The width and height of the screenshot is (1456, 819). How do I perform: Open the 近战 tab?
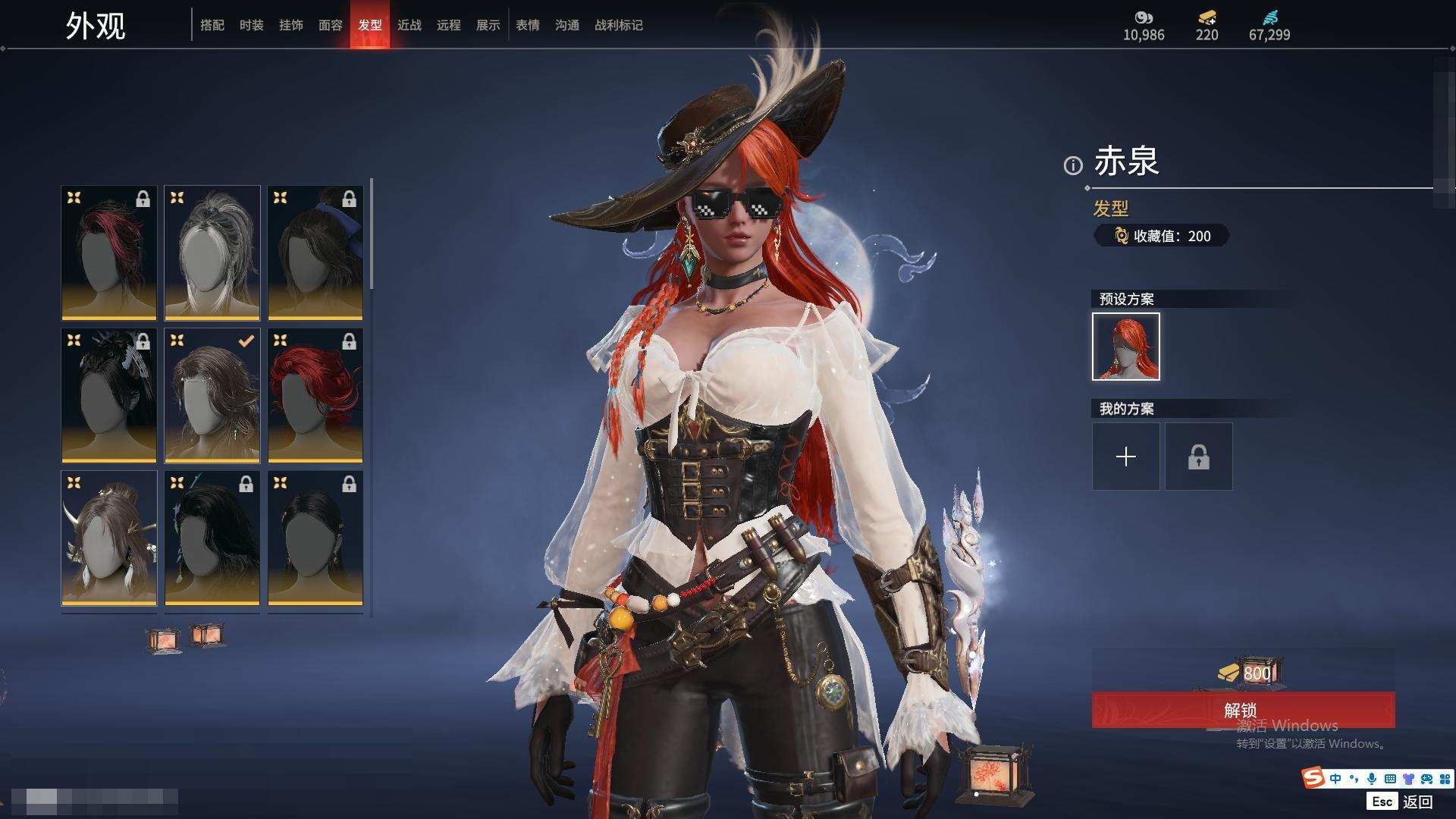coord(409,25)
